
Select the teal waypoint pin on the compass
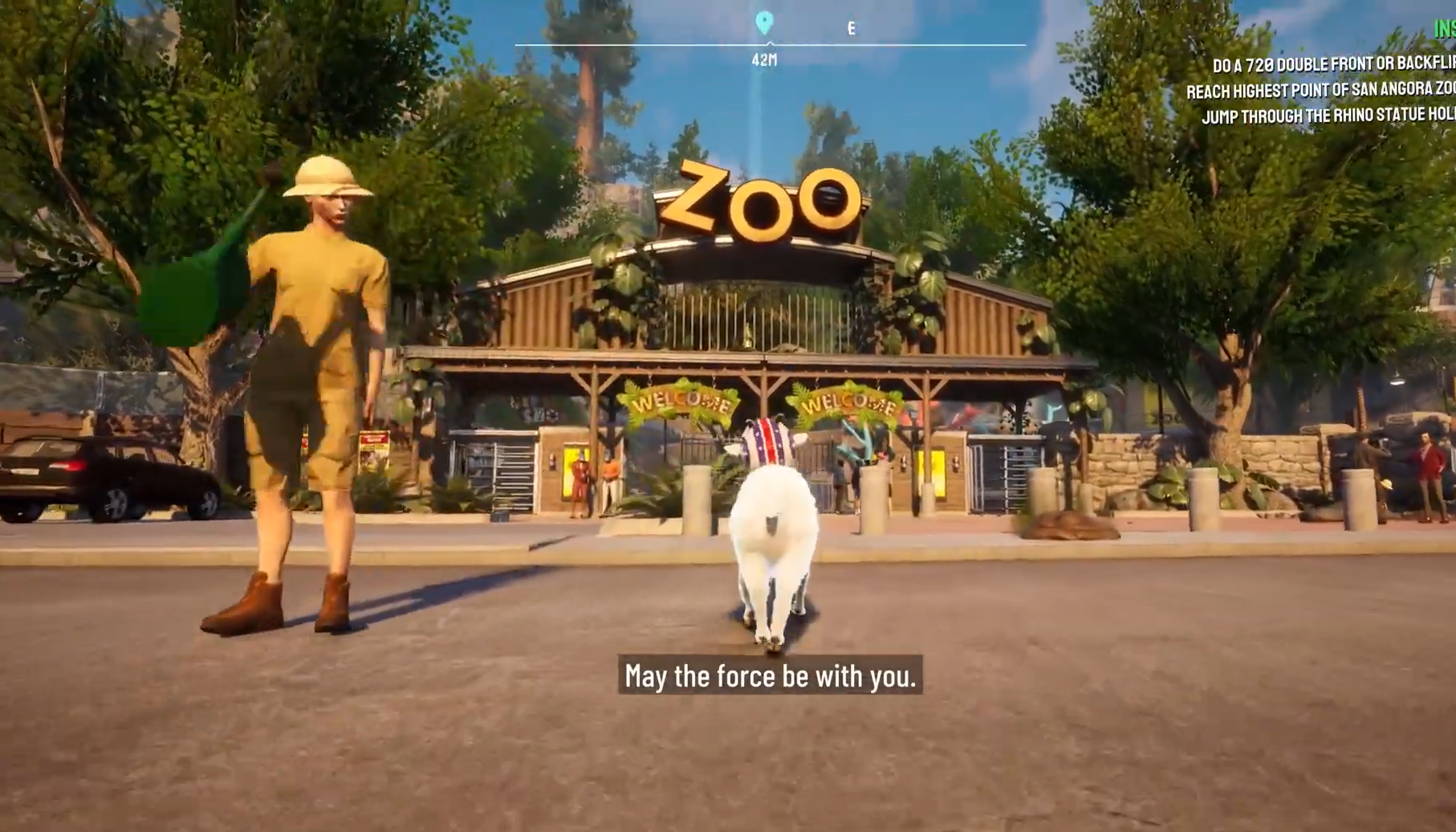(x=765, y=23)
